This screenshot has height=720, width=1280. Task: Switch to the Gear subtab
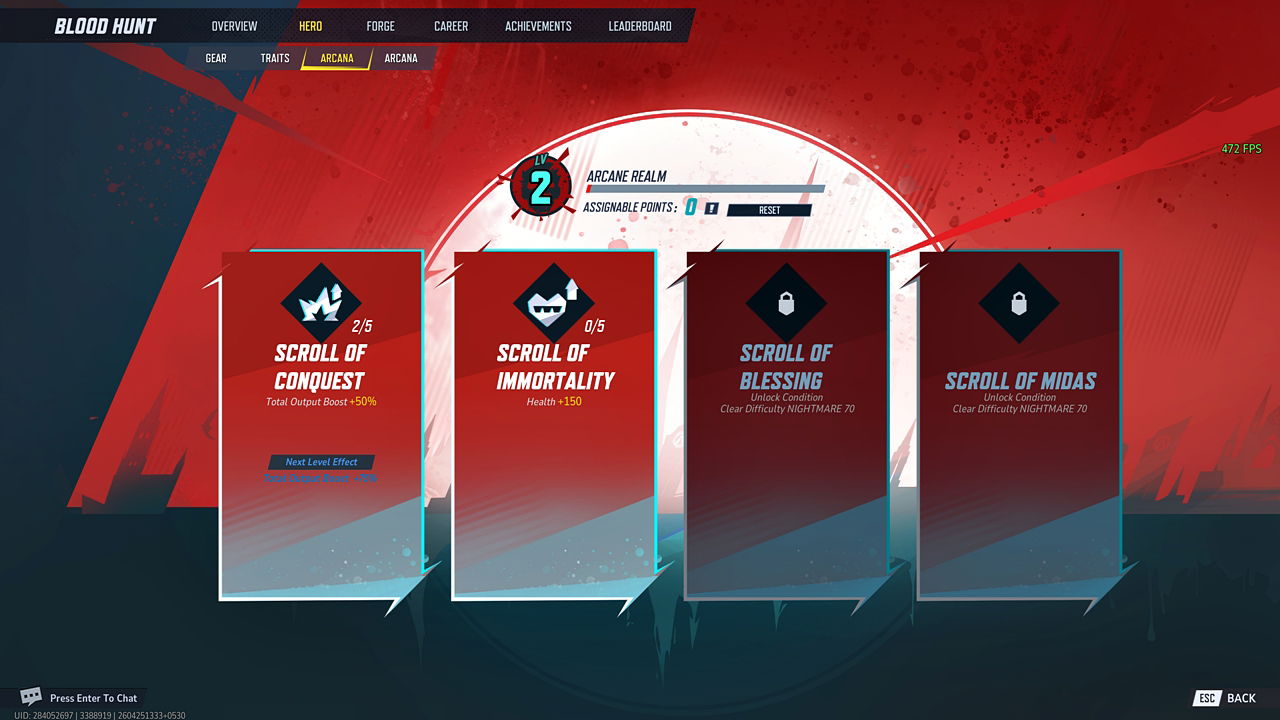tap(215, 58)
